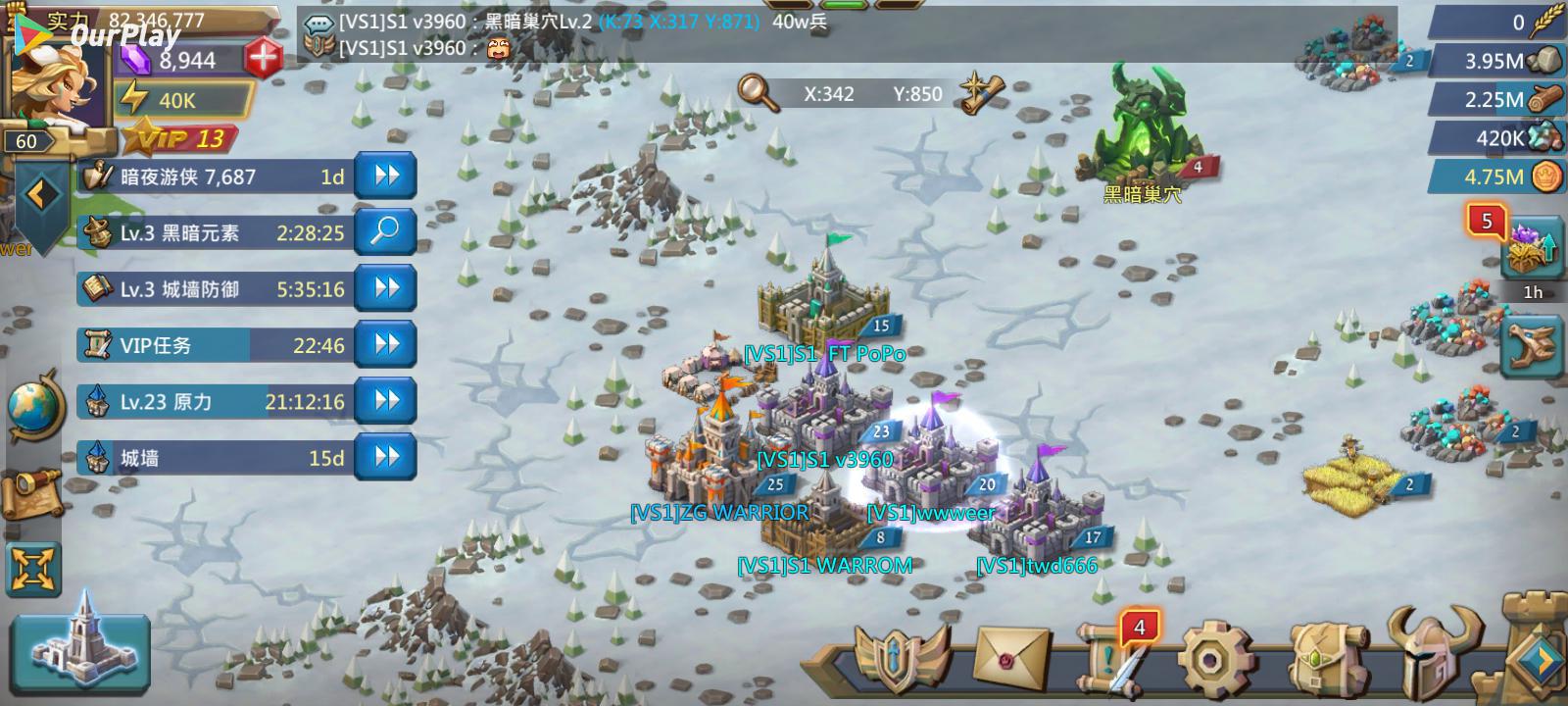Speed up the 15d 城墙 timer
Viewport: 1568px width, 706px height.
(x=386, y=457)
